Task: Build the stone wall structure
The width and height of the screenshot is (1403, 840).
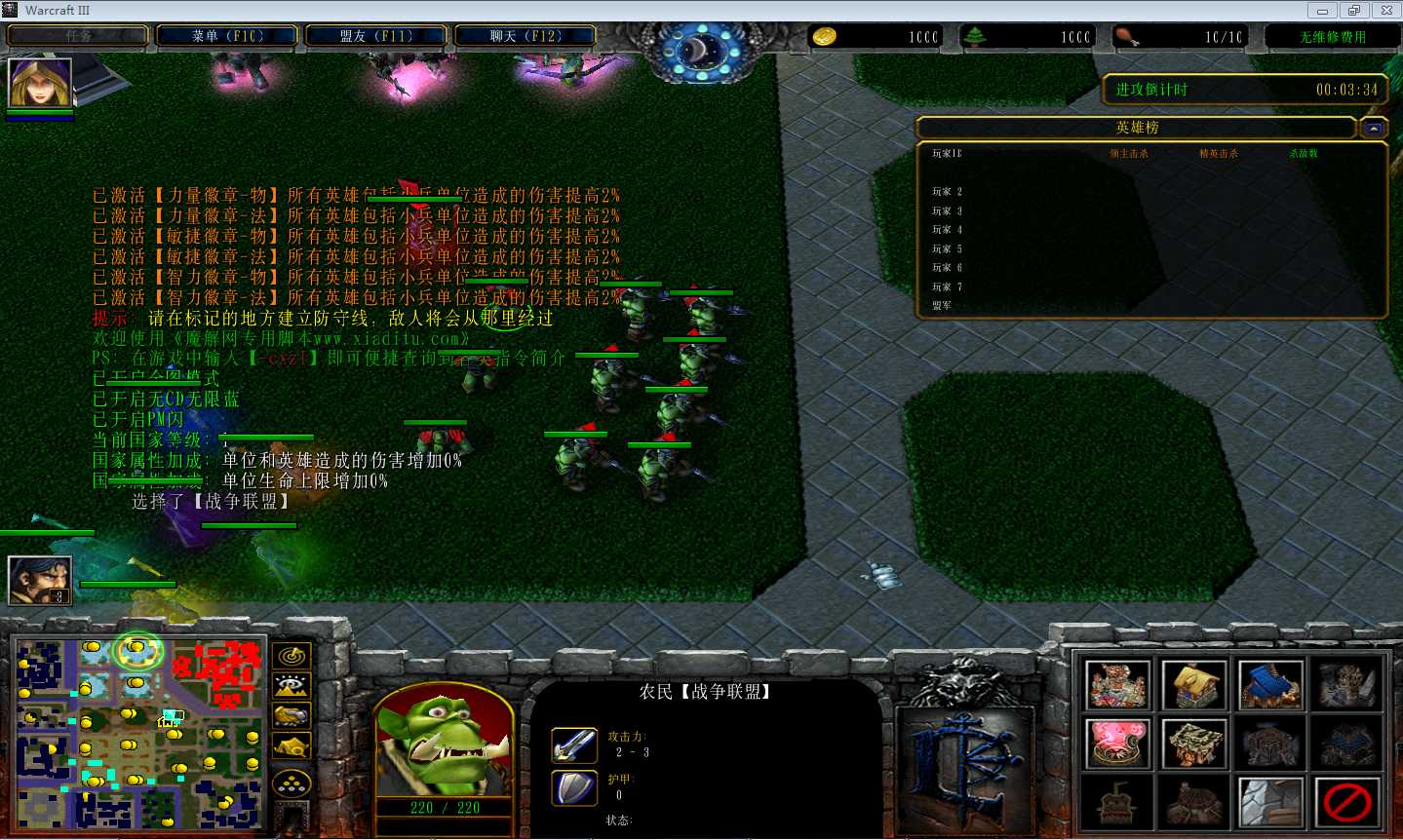Action: click(x=1270, y=802)
